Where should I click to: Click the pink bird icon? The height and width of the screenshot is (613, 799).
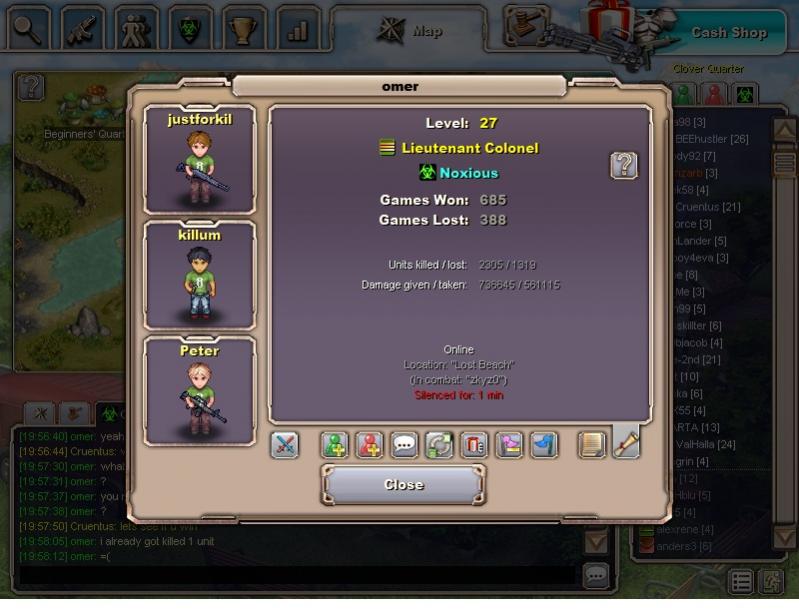click(510, 445)
